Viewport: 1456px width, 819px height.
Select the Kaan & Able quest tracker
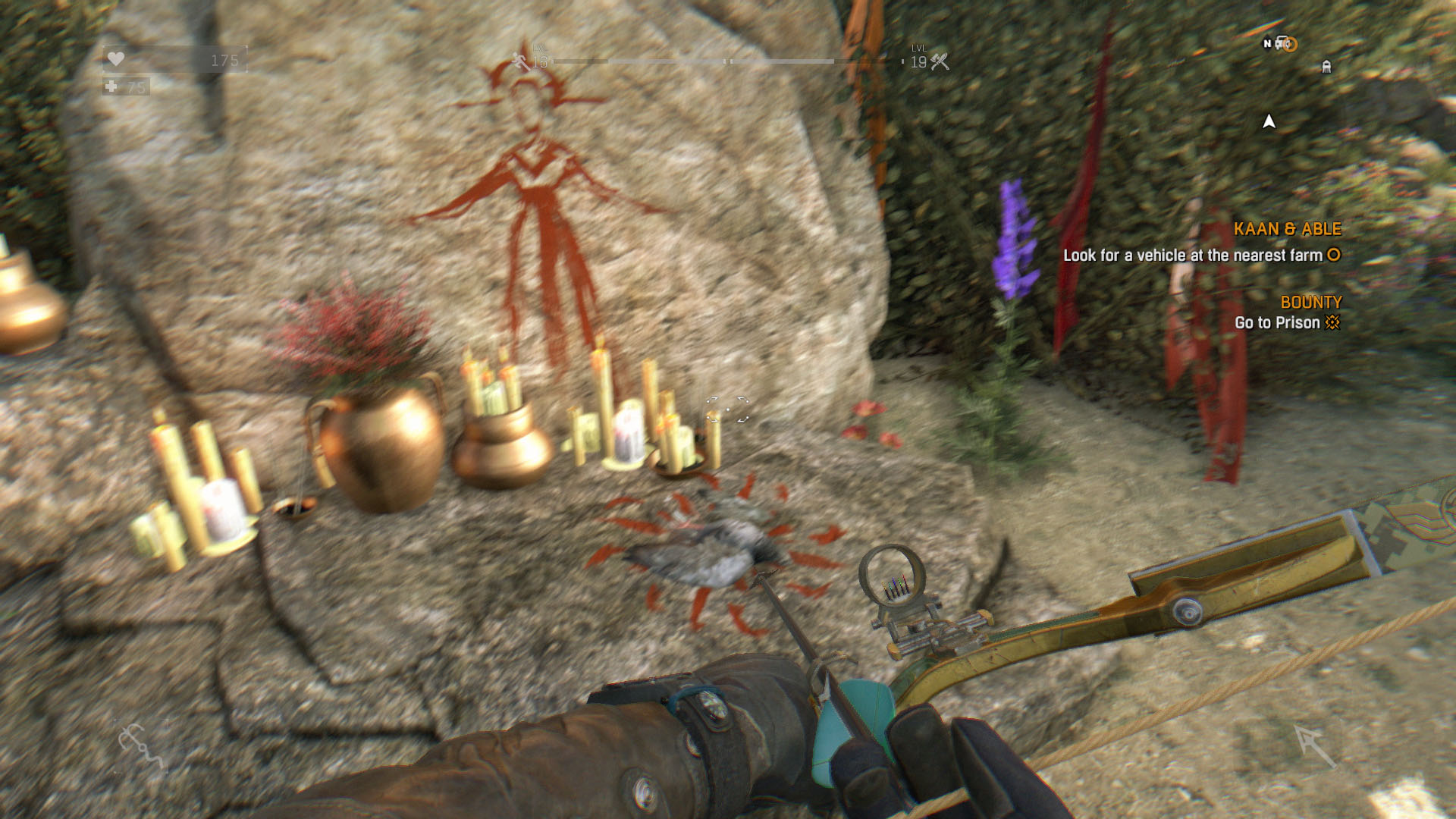click(1286, 229)
